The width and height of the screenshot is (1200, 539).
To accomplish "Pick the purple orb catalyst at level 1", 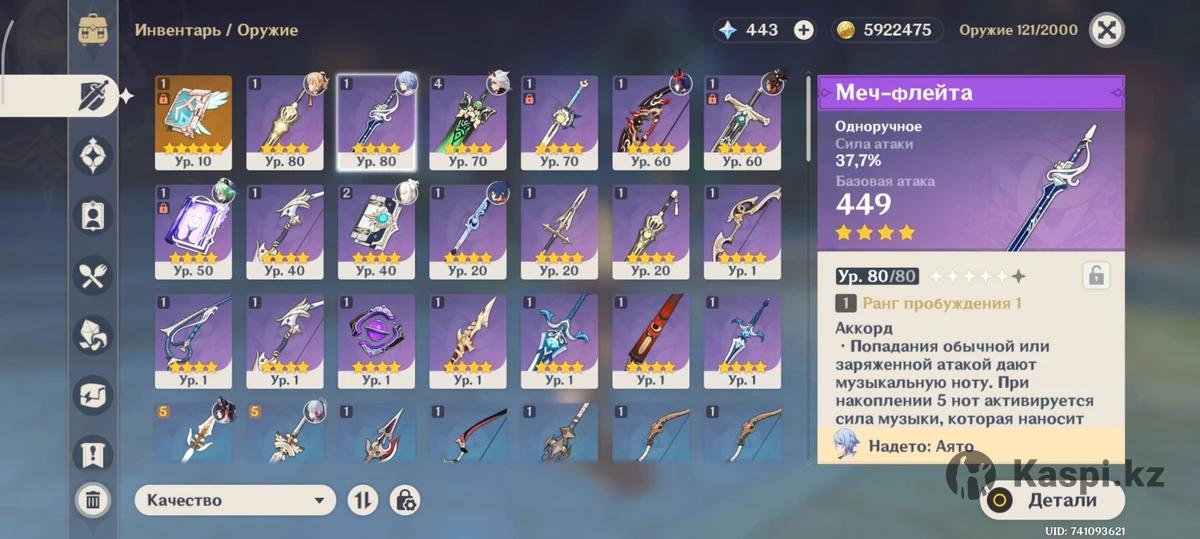I will point(376,340).
